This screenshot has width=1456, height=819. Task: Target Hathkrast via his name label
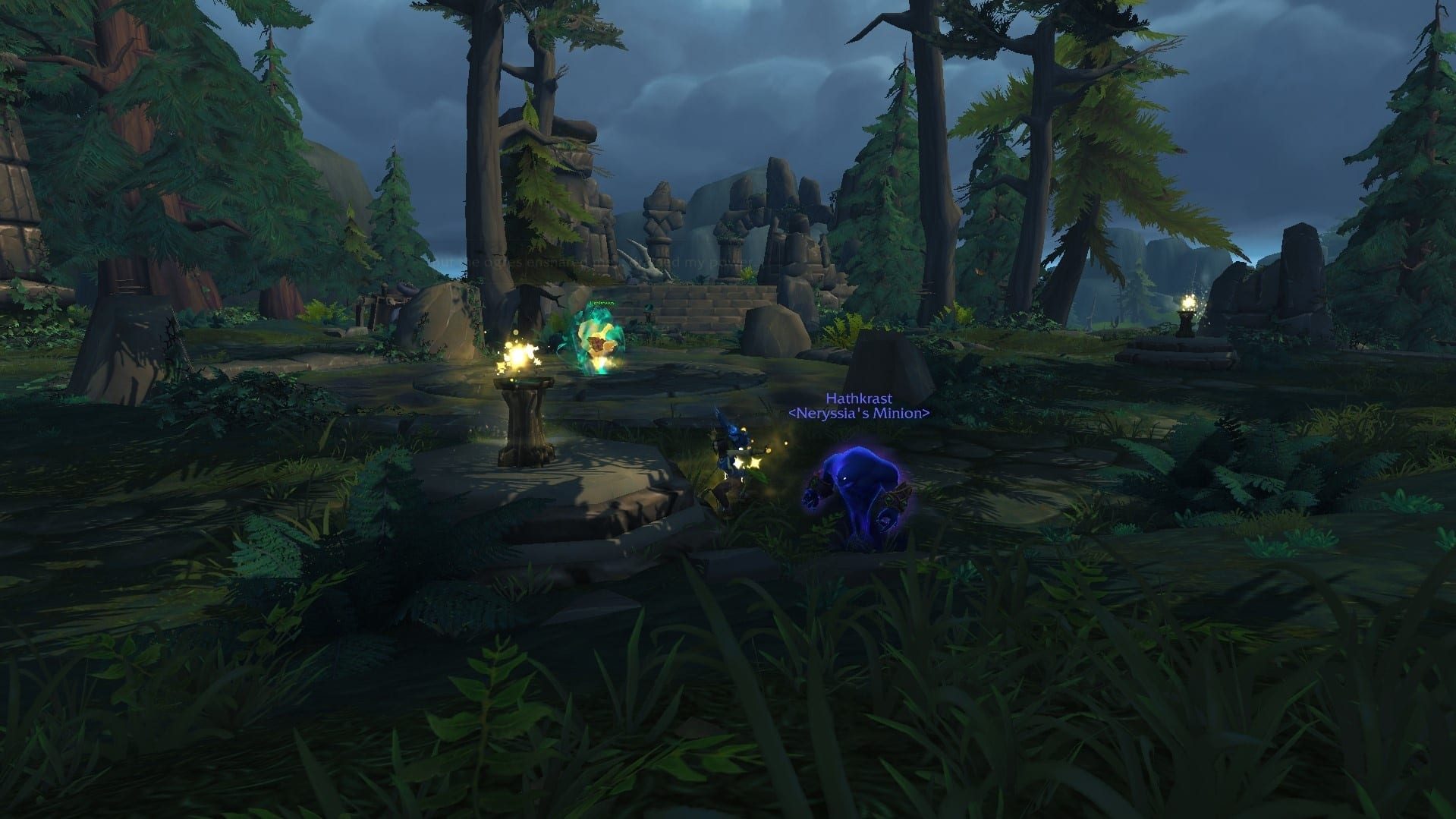[859, 398]
